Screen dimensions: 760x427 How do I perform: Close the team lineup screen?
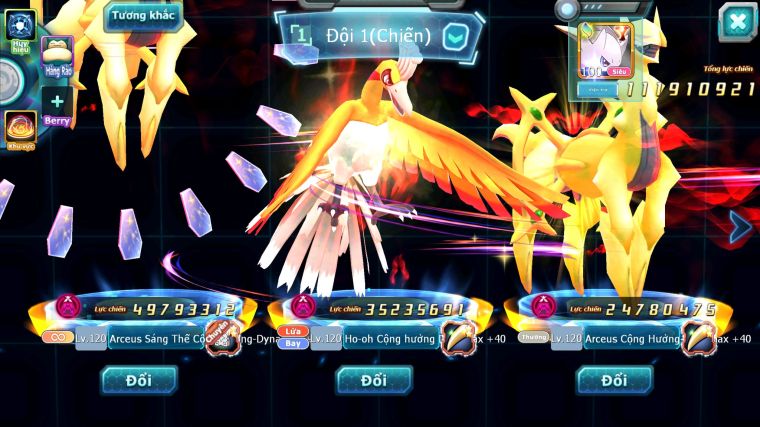[737, 21]
